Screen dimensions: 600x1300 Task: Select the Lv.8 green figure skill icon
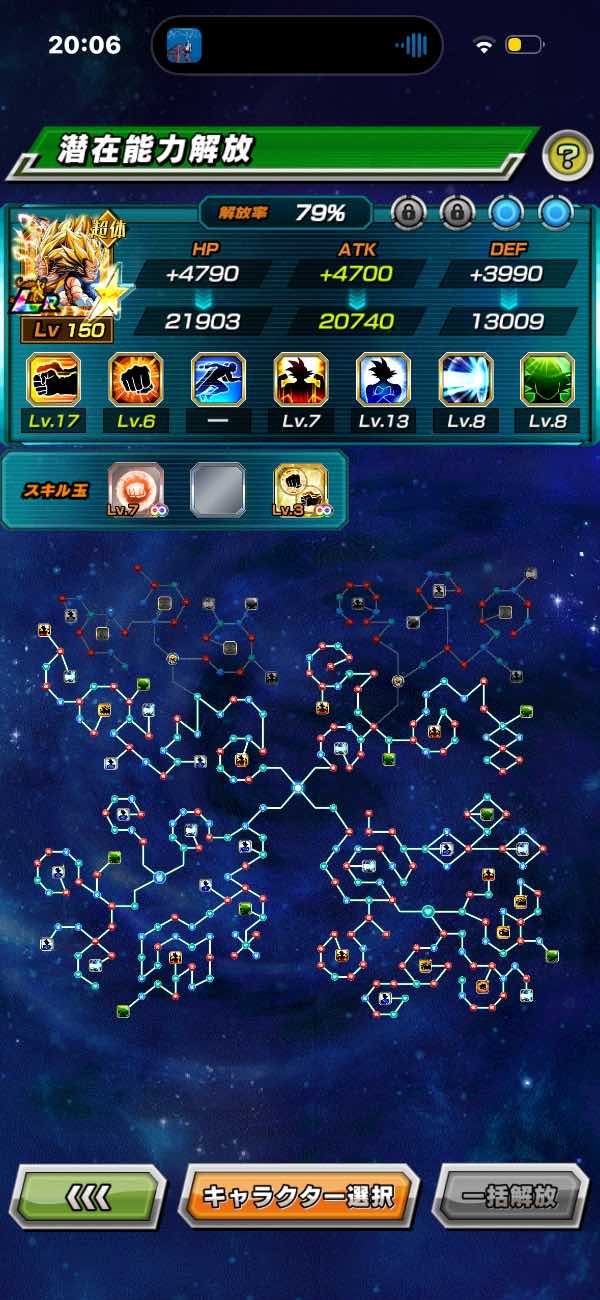[548, 380]
